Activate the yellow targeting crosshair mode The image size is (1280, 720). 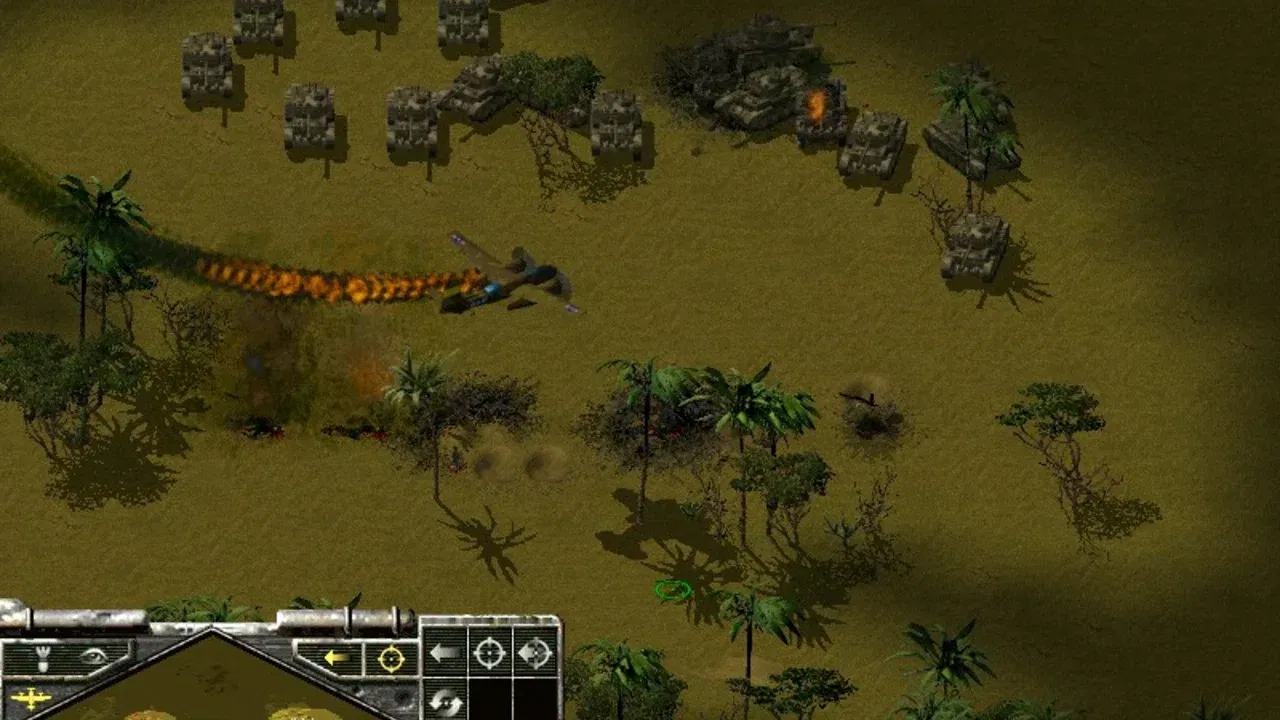(x=389, y=660)
